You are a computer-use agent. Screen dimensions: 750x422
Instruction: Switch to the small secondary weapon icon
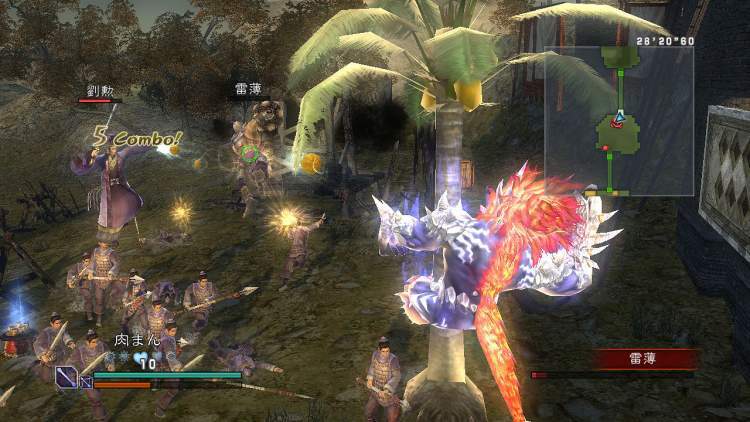coord(85,381)
